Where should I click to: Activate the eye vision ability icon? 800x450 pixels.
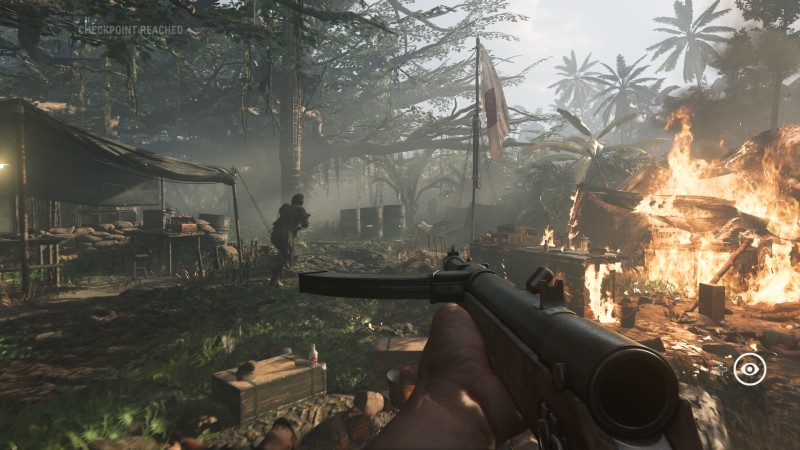point(749,369)
